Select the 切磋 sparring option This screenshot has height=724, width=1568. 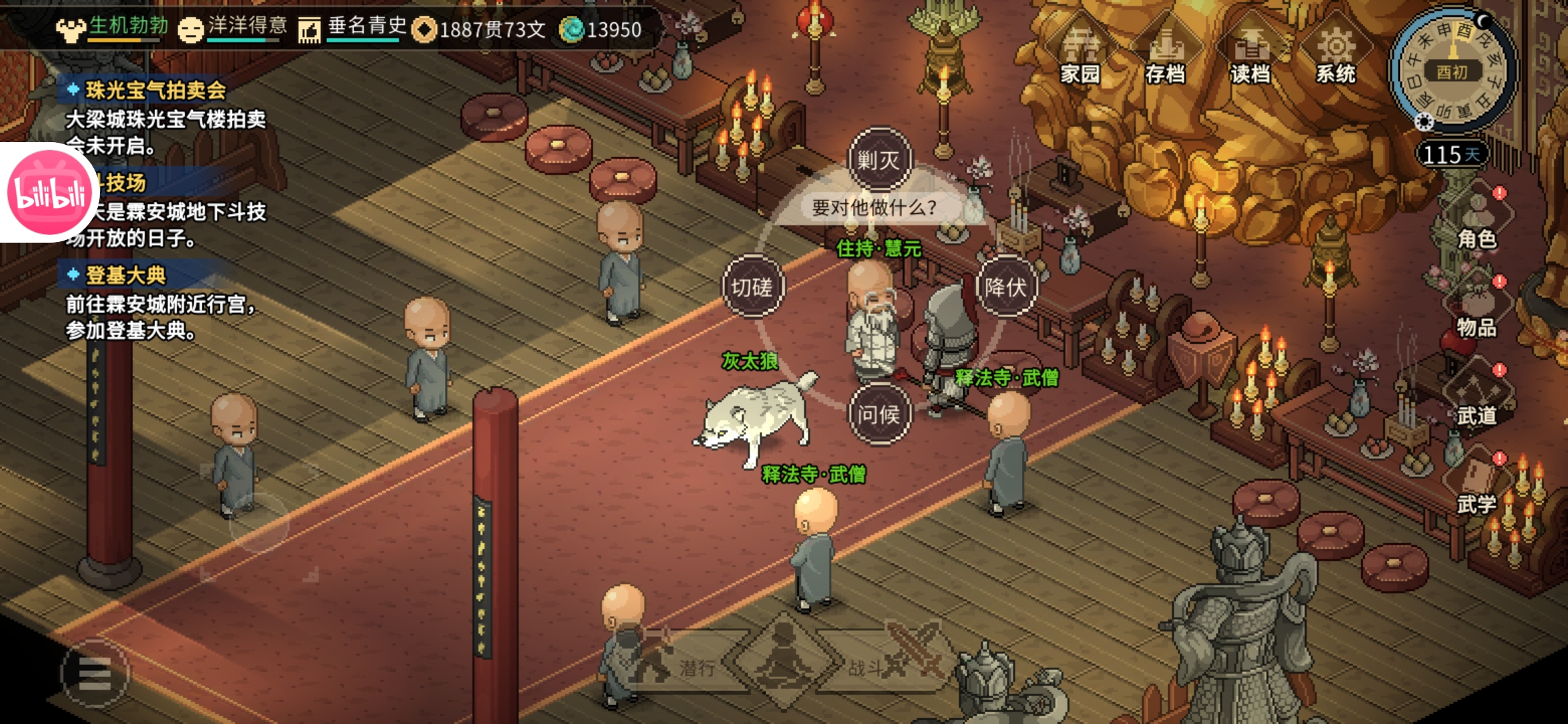tap(753, 287)
